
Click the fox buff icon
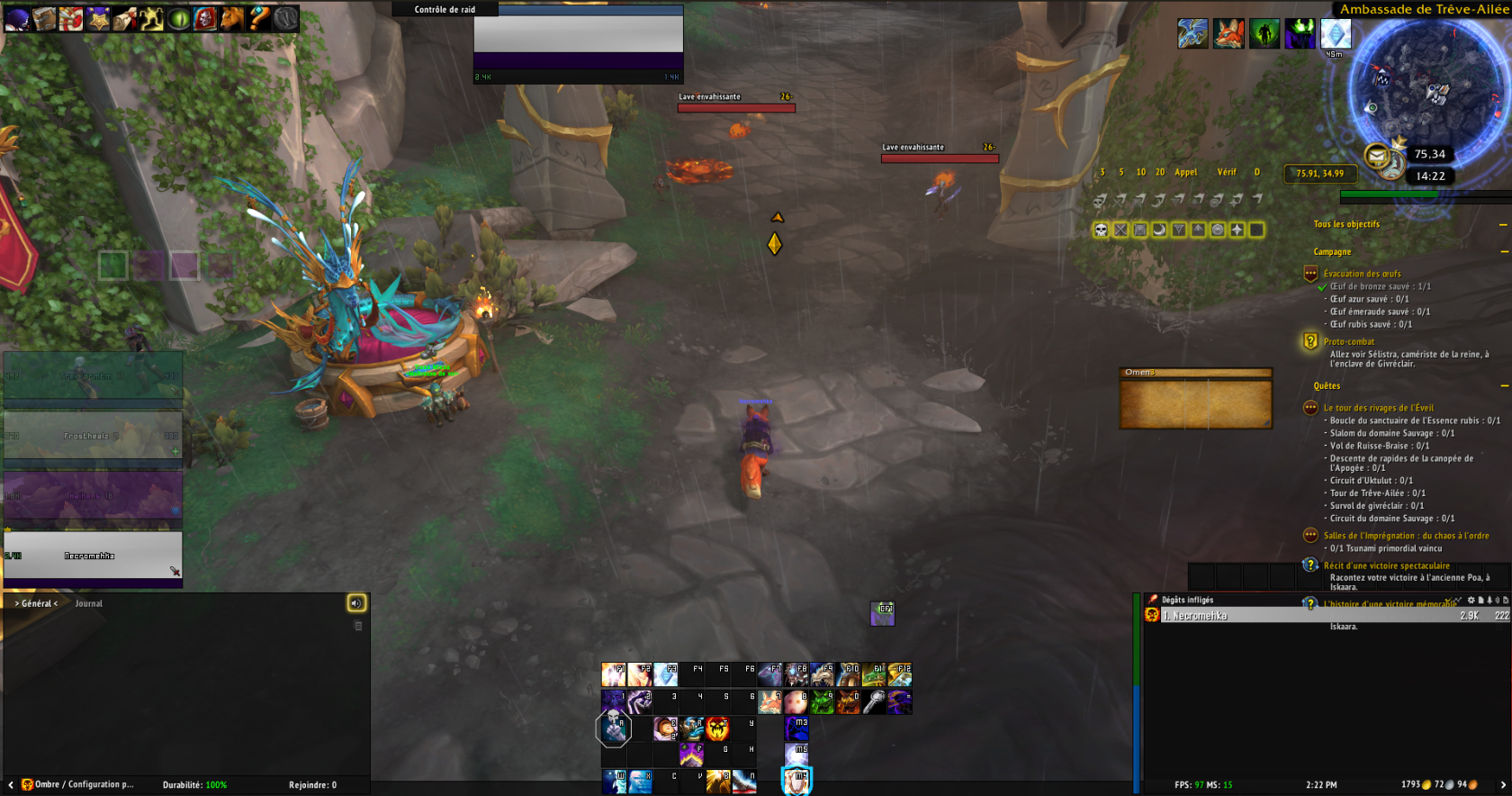(x=1228, y=34)
